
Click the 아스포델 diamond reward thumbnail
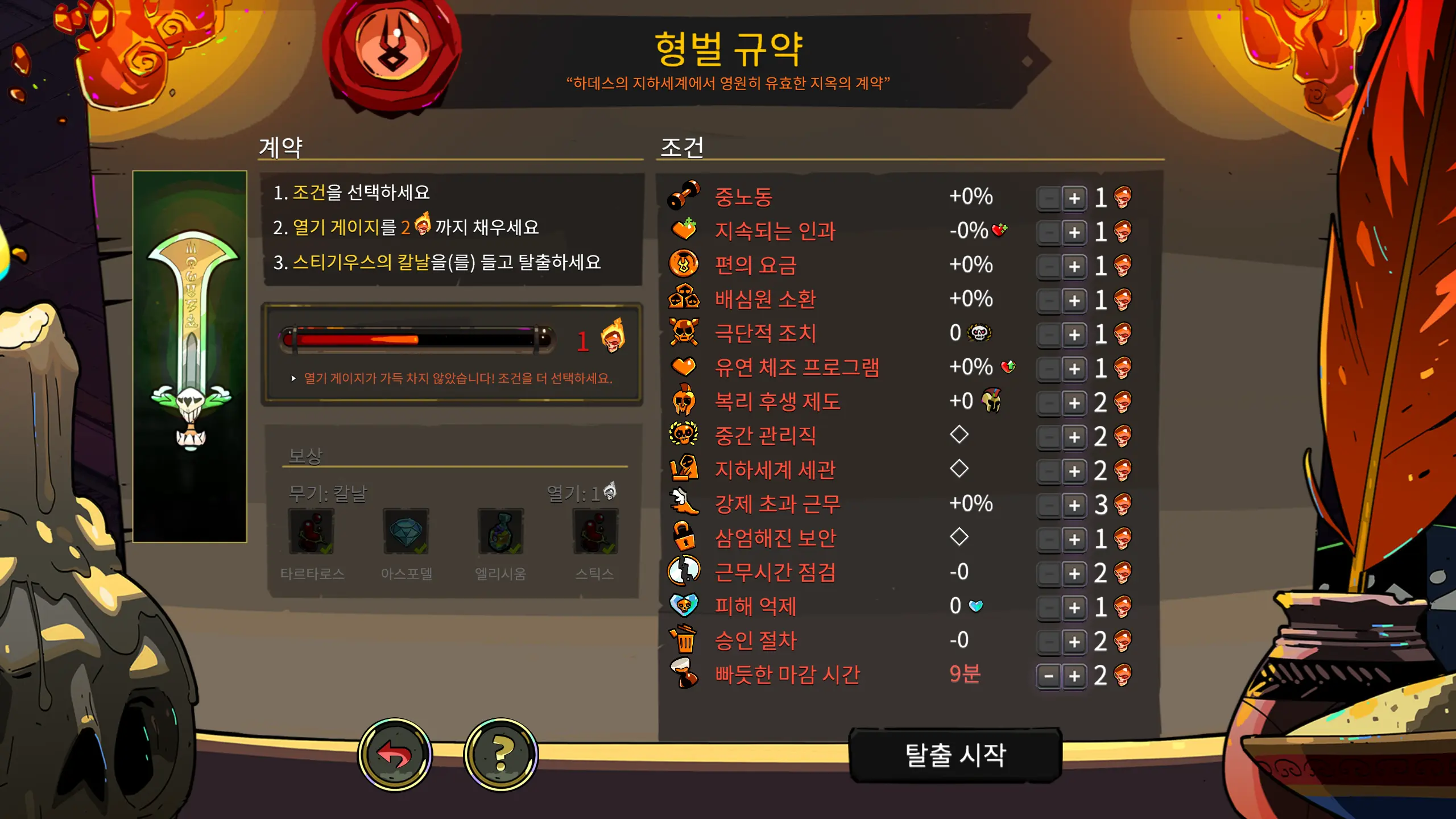tap(406, 532)
